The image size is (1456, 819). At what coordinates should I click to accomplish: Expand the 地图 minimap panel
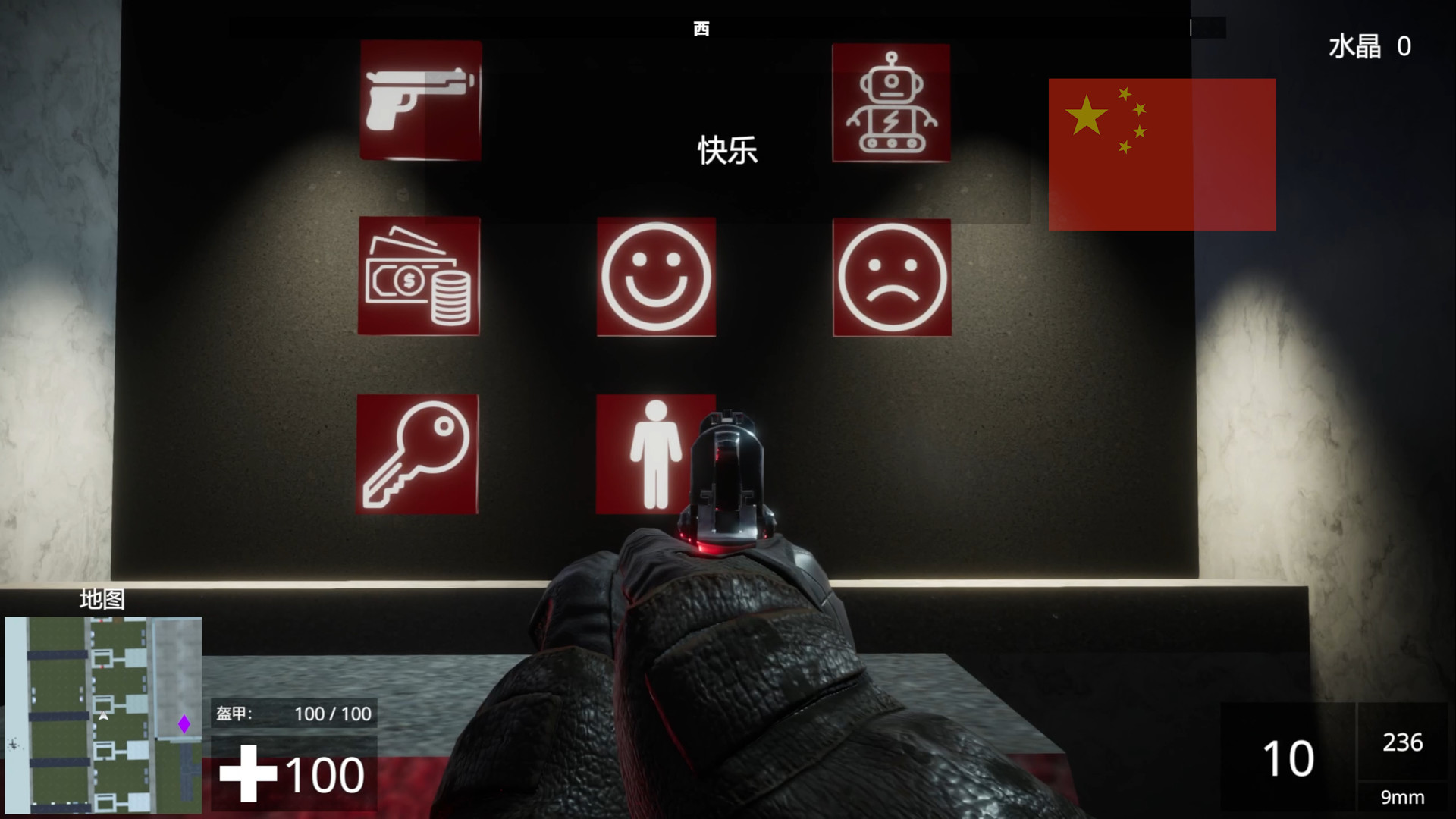102,599
